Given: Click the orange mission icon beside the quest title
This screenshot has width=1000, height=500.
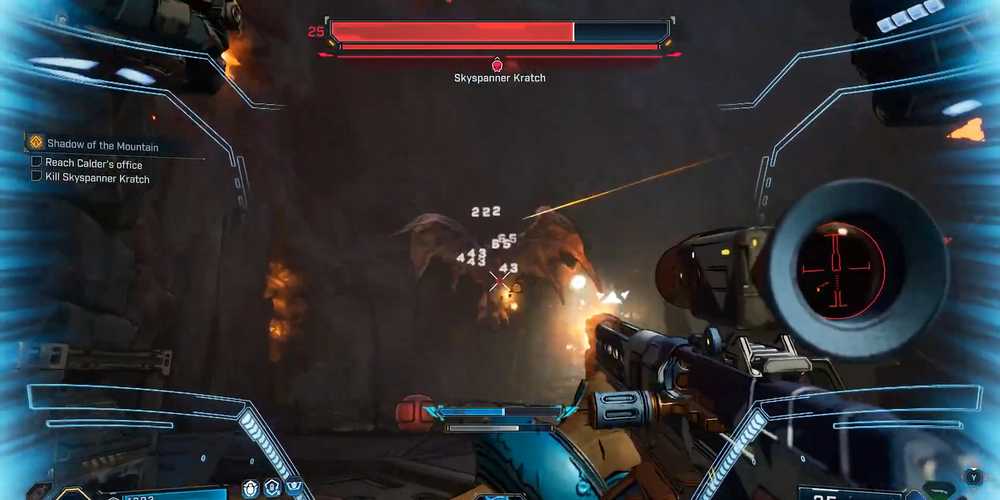Looking at the screenshot, I should pos(36,143).
